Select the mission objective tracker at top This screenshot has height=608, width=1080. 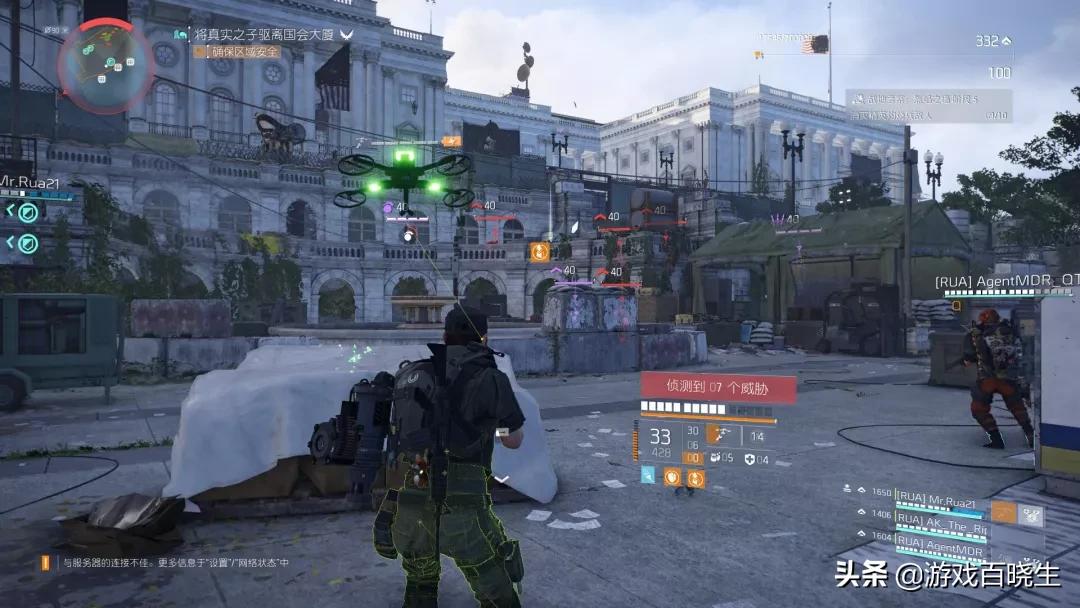(264, 34)
